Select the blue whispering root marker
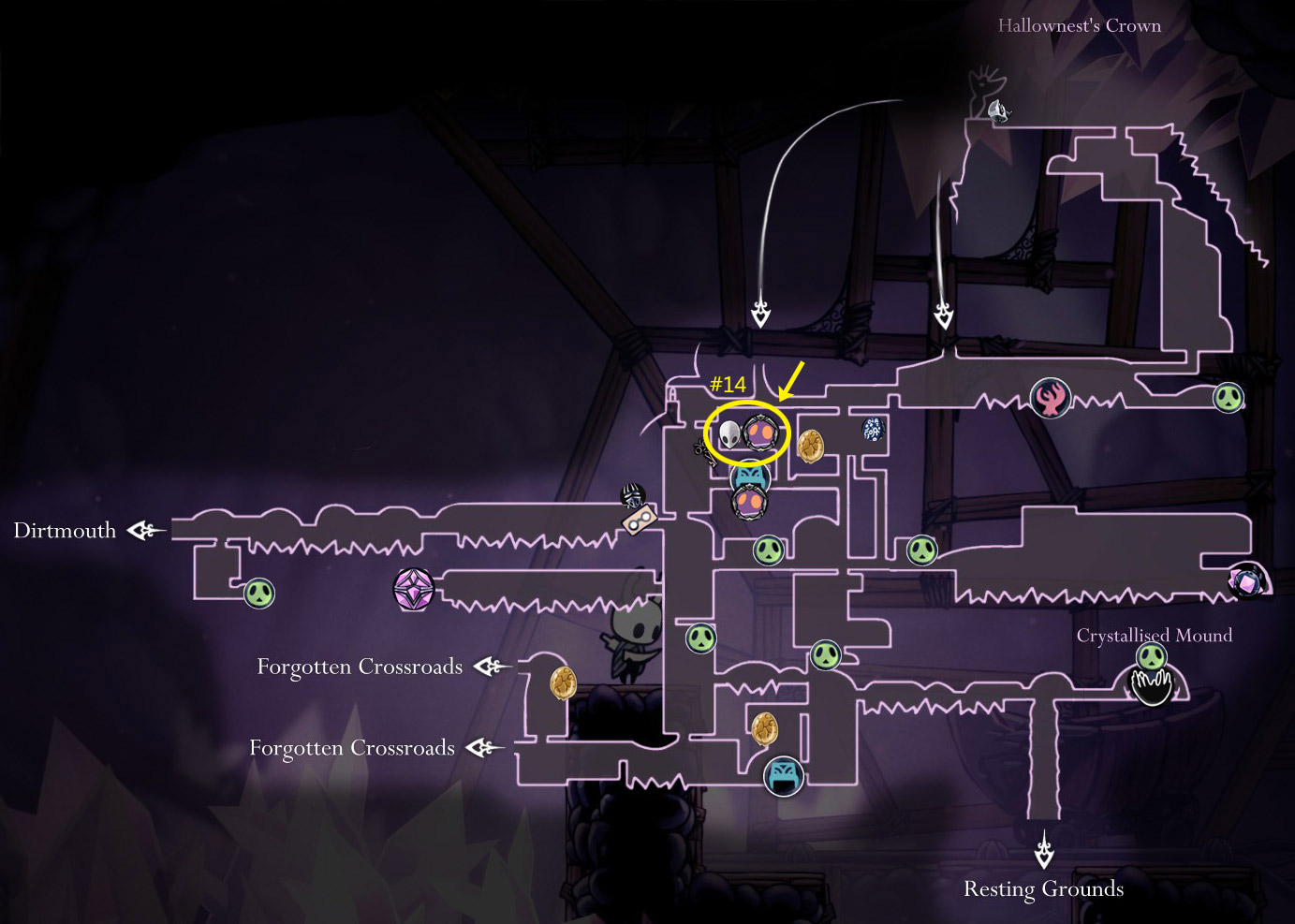Image resolution: width=1295 pixels, height=924 pixels. coord(873,430)
